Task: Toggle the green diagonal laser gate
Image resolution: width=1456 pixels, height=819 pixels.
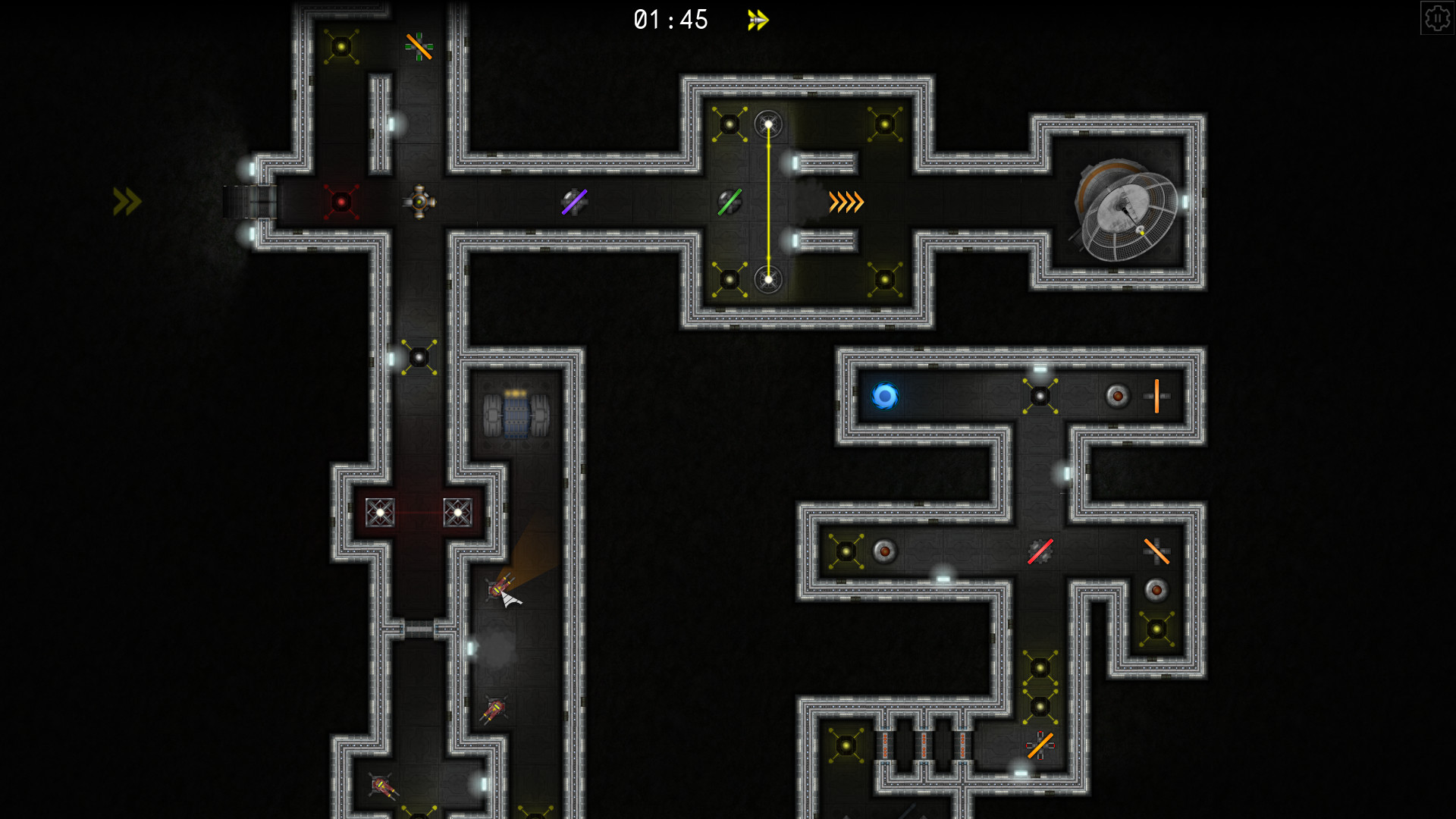Action: (730, 202)
